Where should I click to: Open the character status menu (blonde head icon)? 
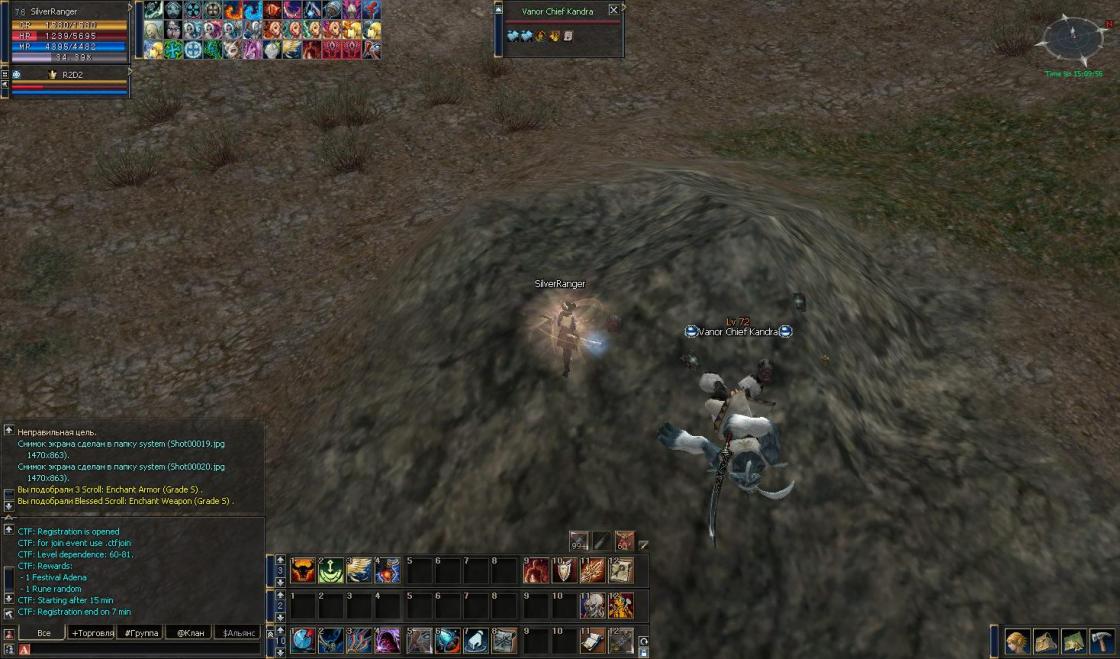[1018, 641]
